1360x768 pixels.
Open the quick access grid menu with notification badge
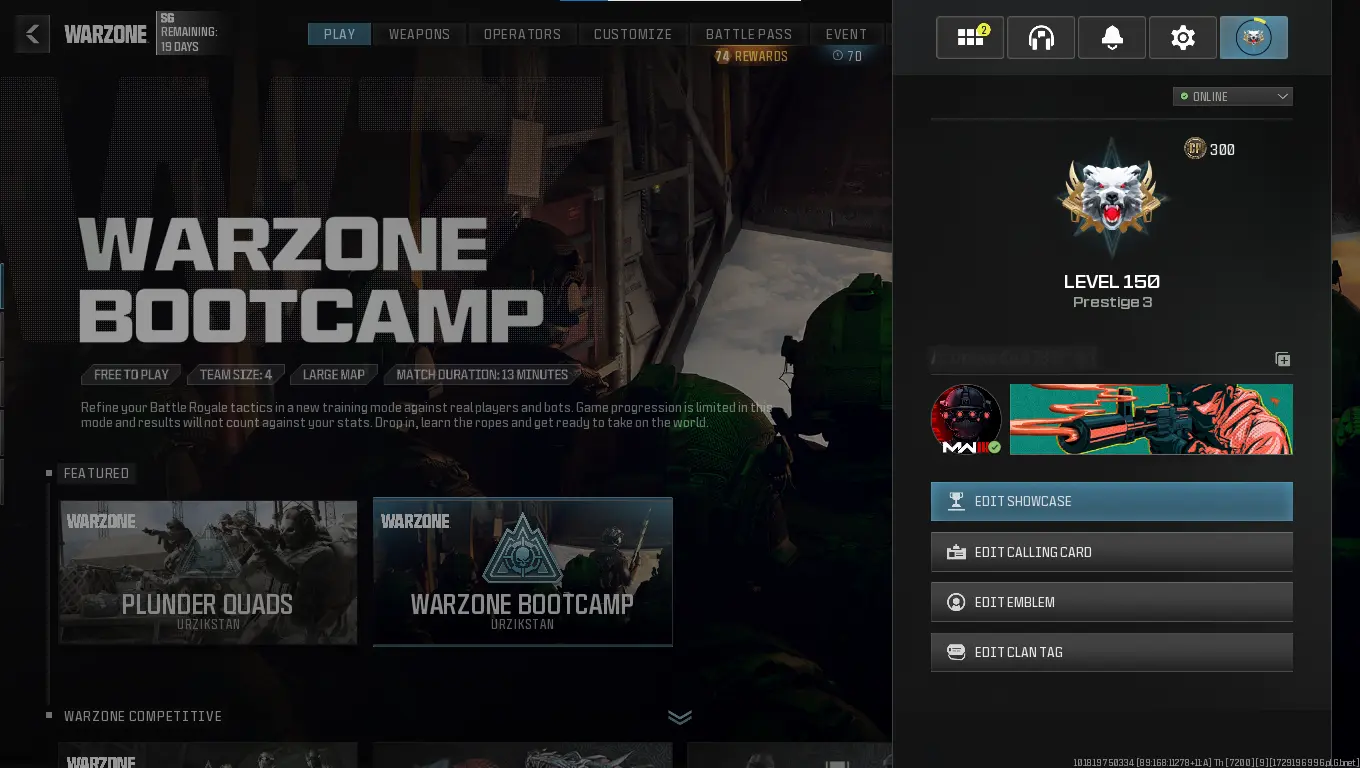click(x=969, y=37)
